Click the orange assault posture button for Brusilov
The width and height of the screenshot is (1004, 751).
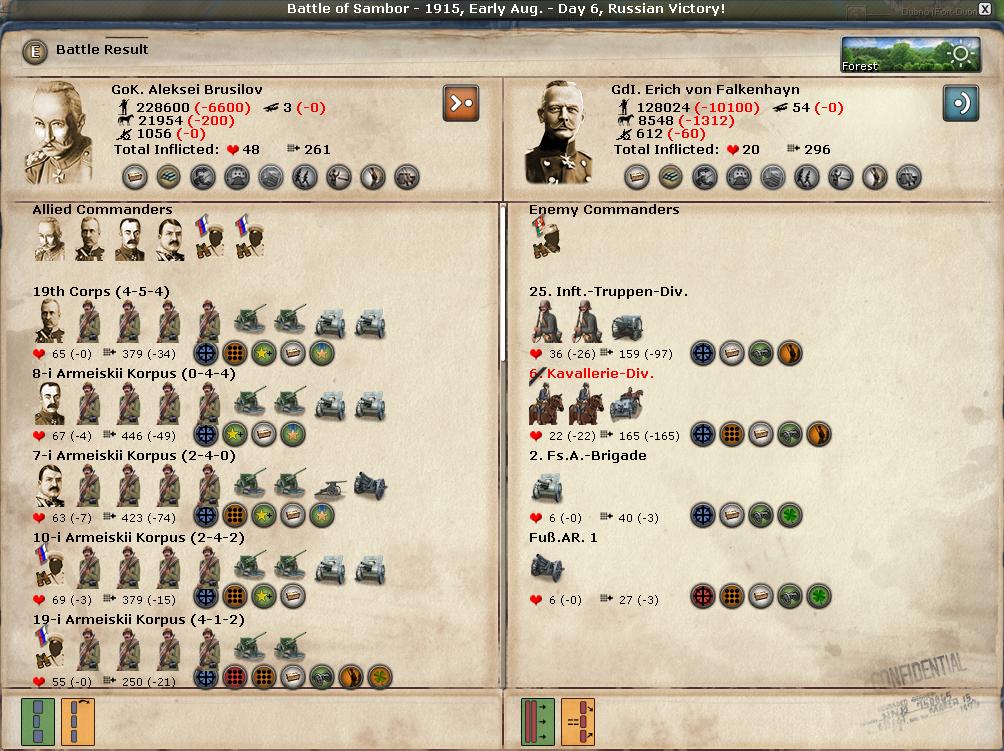click(x=460, y=103)
